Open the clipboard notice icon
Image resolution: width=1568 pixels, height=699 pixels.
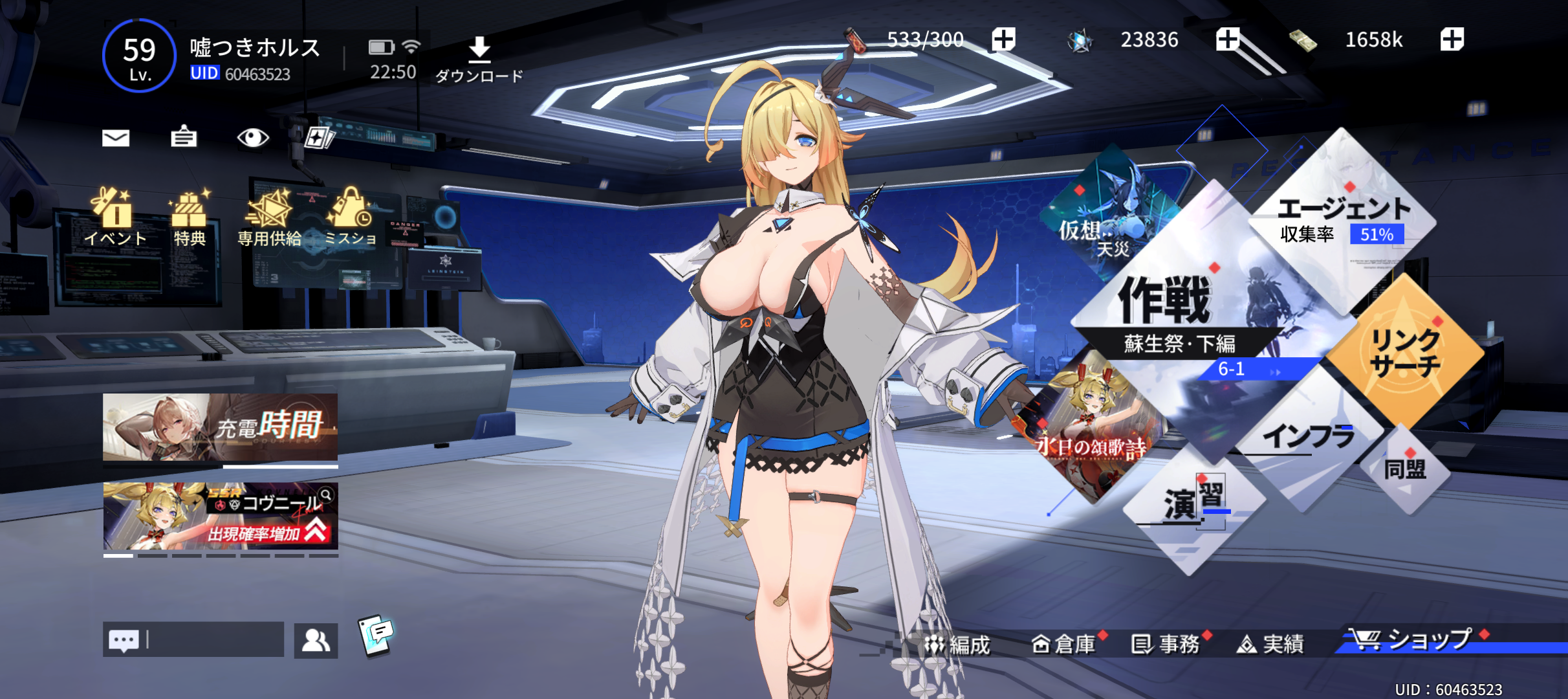click(184, 137)
